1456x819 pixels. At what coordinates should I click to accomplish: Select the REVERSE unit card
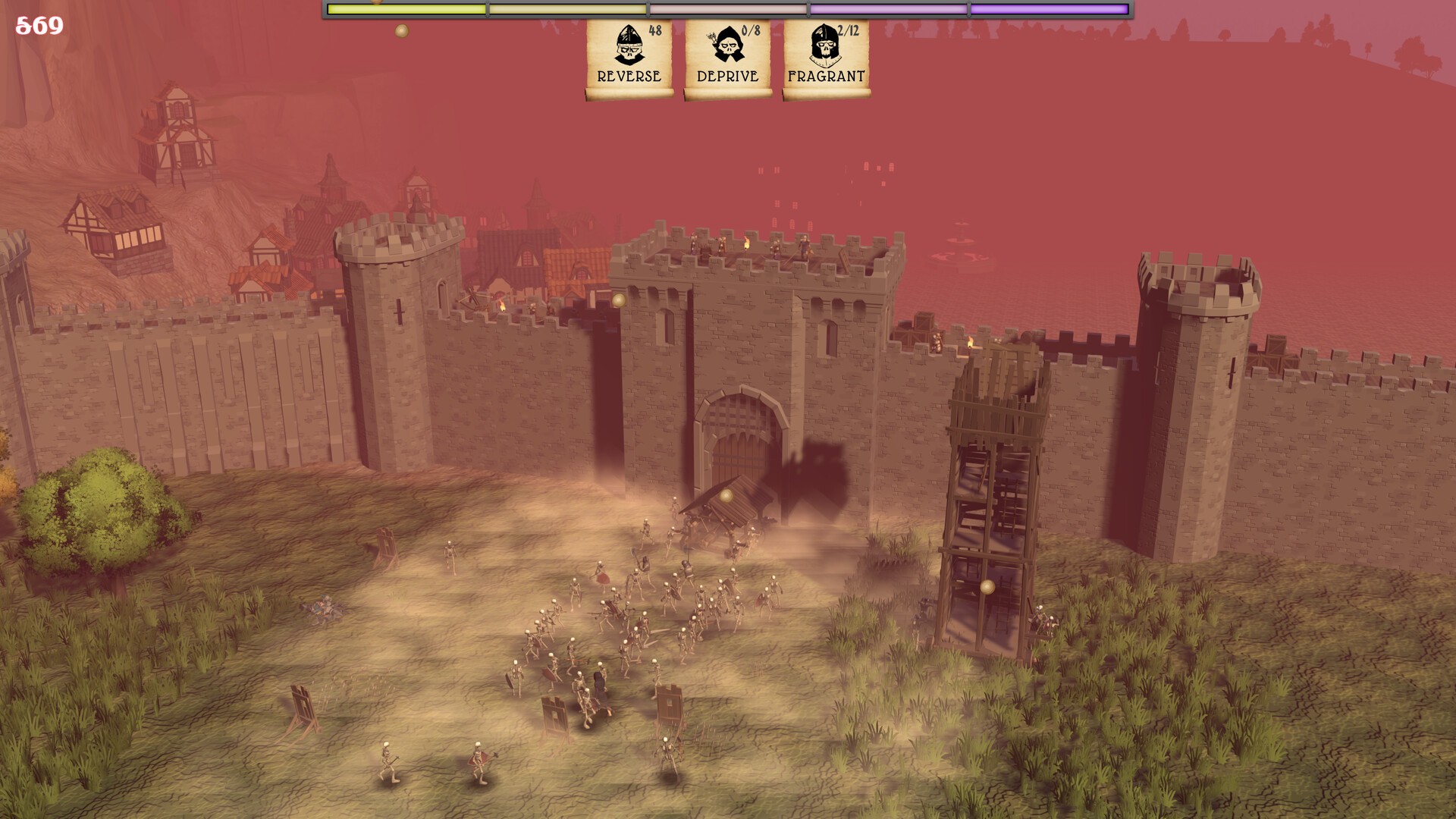pos(629,58)
